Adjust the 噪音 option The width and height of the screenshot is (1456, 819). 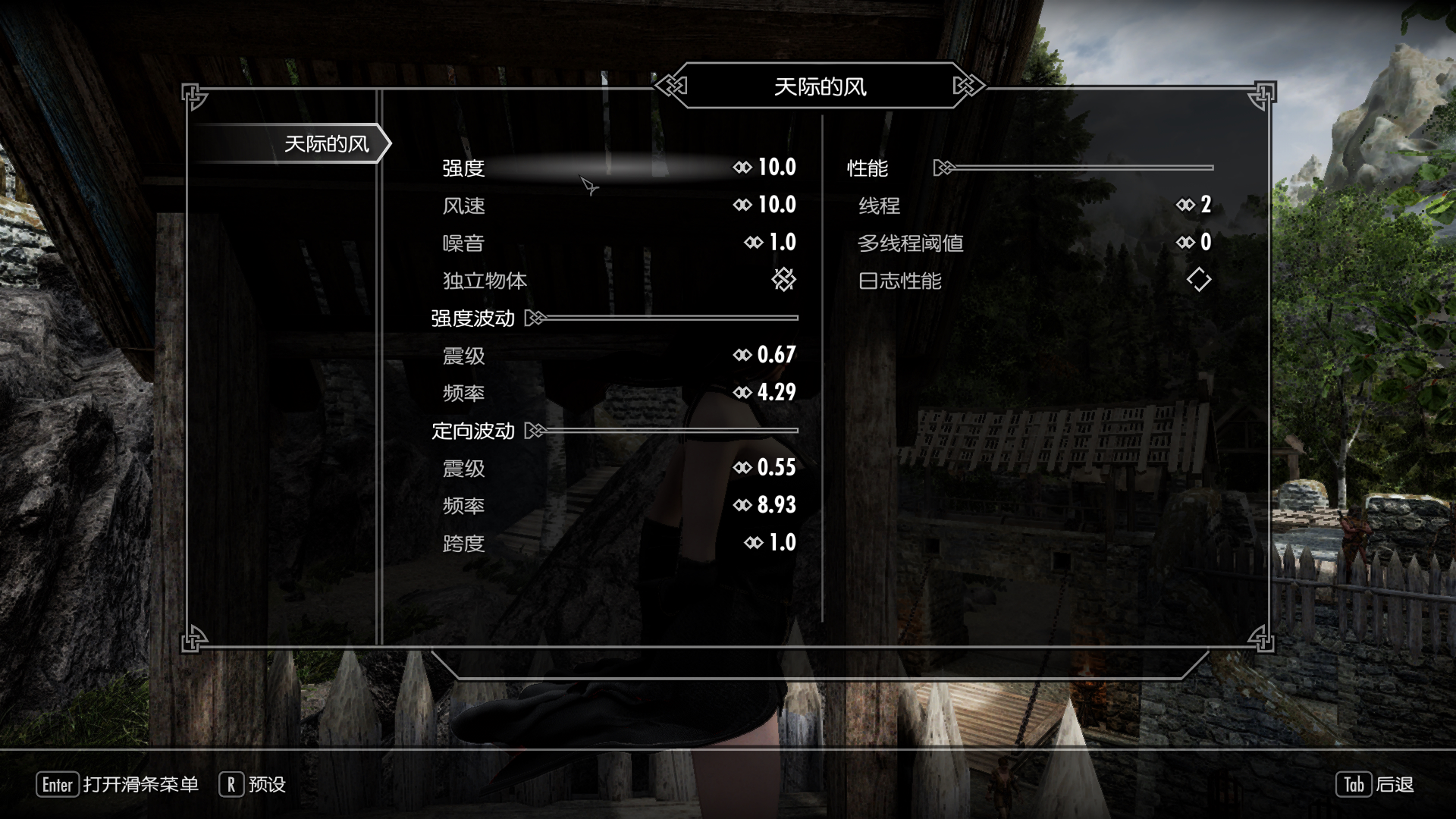[x=618, y=243]
